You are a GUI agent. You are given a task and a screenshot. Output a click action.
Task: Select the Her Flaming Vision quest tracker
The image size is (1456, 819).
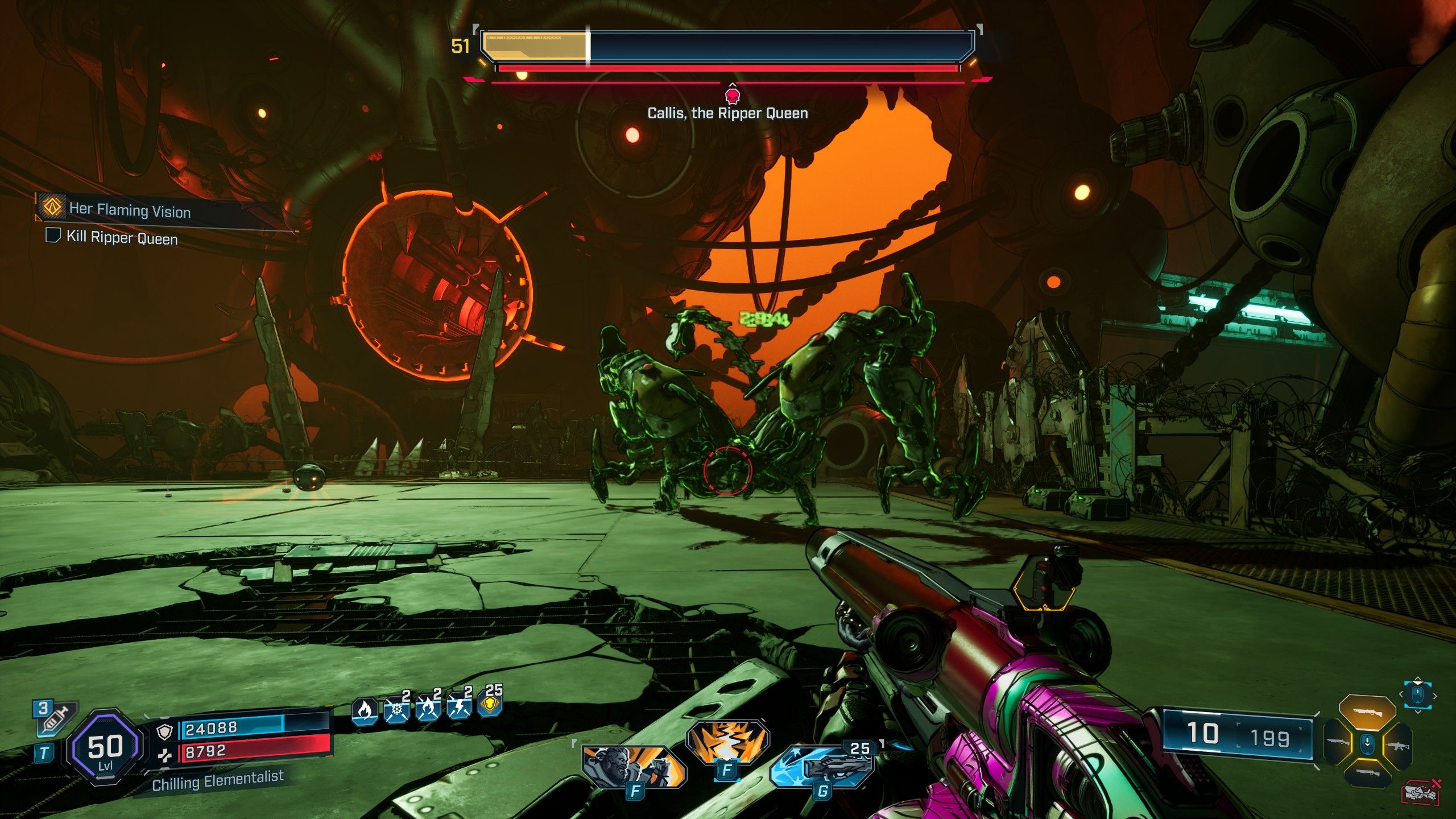coord(130,209)
